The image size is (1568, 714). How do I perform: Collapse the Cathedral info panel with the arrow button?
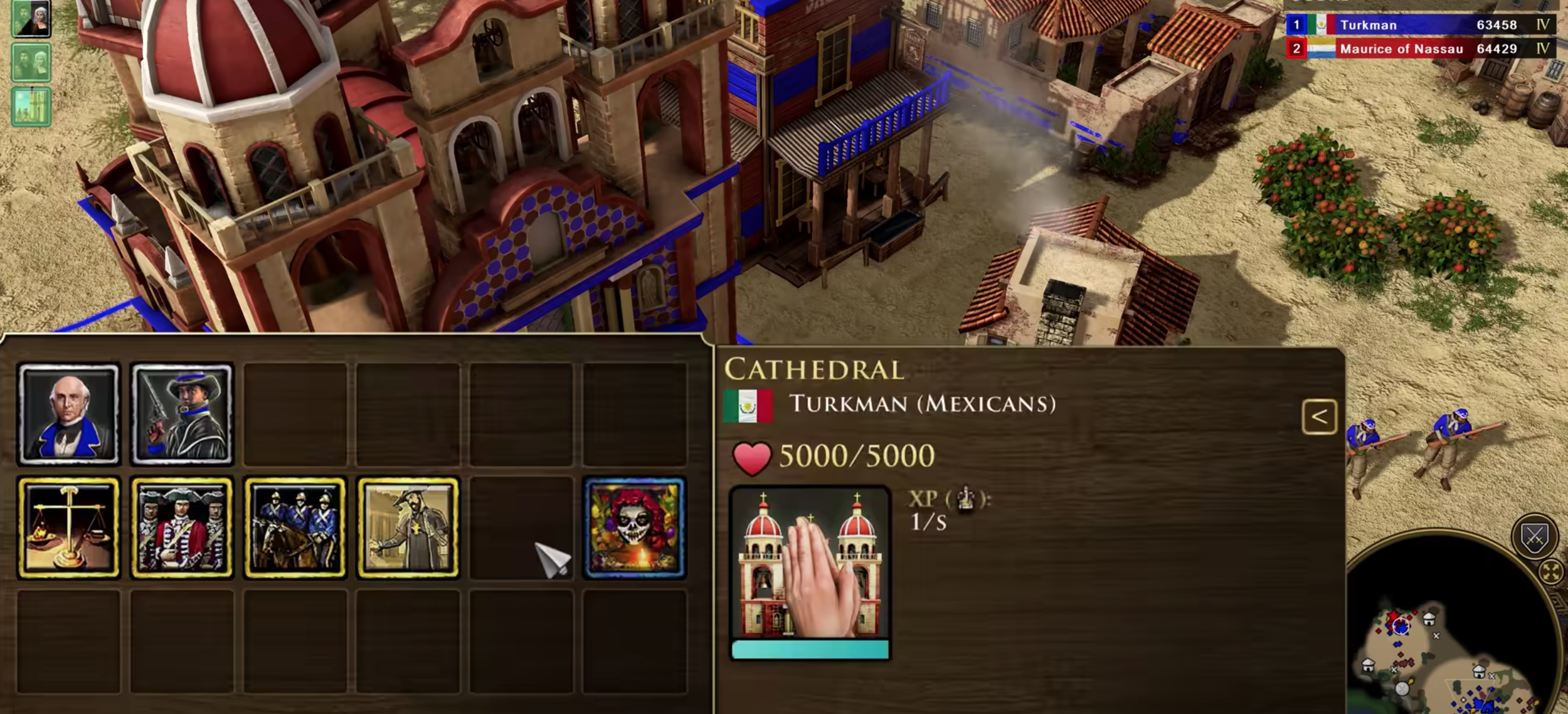pos(1319,417)
